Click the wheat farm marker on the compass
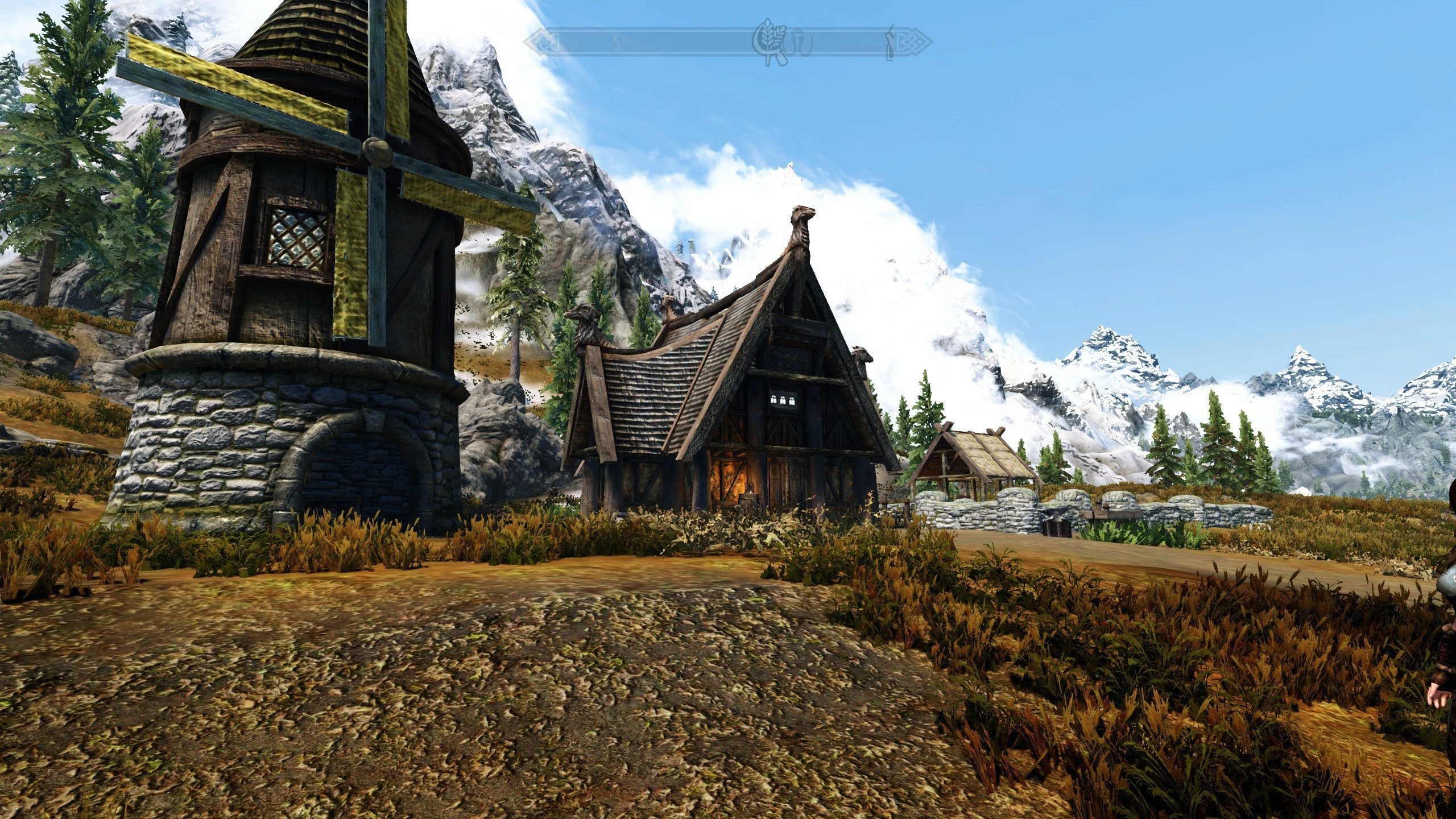 point(767,40)
